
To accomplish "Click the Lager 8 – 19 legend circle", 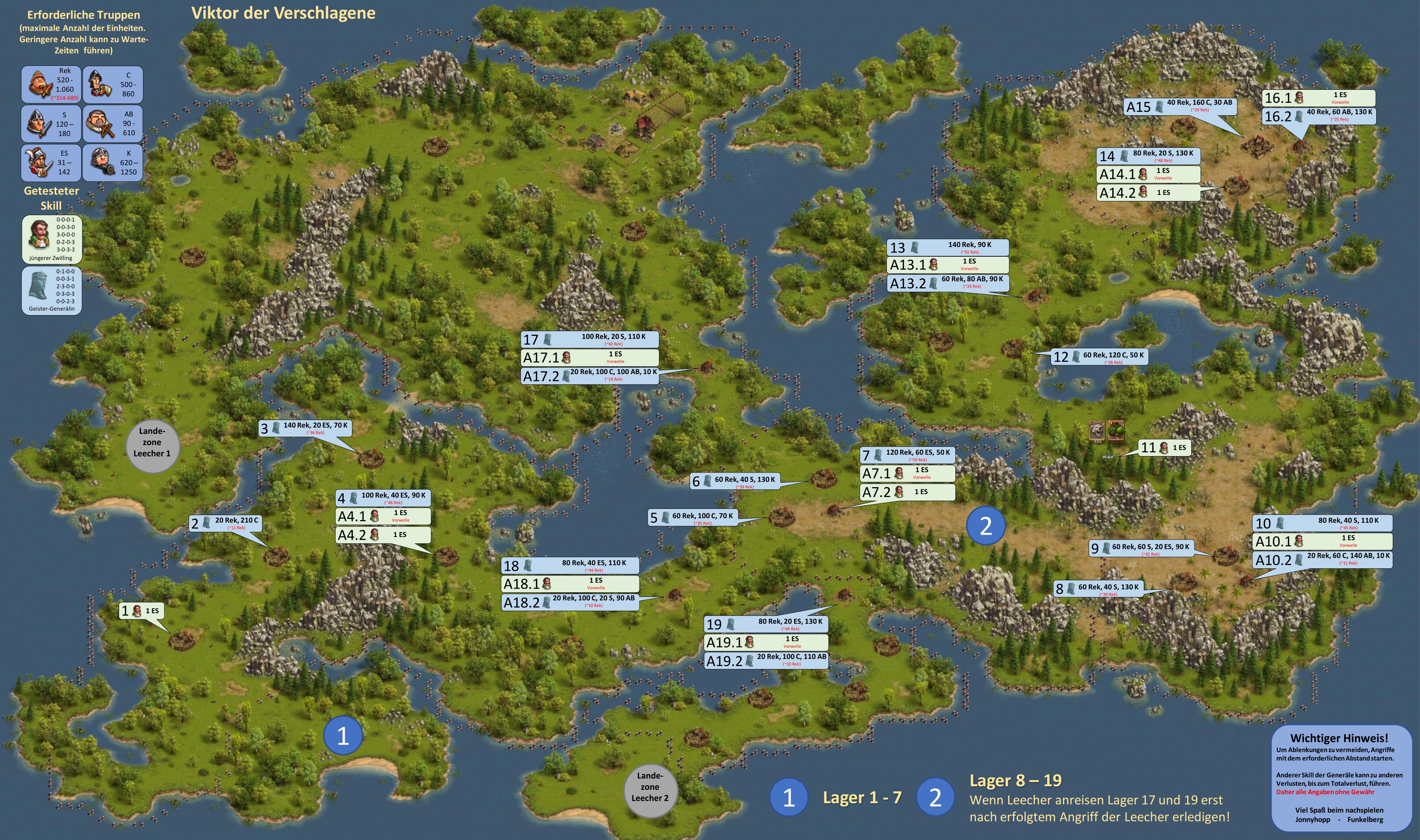I will pos(935,797).
